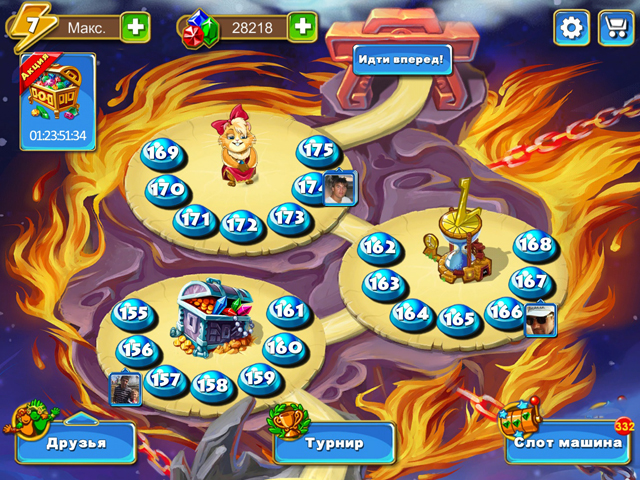View friend avatar beside level 166
The image size is (640, 480).
tap(540, 318)
